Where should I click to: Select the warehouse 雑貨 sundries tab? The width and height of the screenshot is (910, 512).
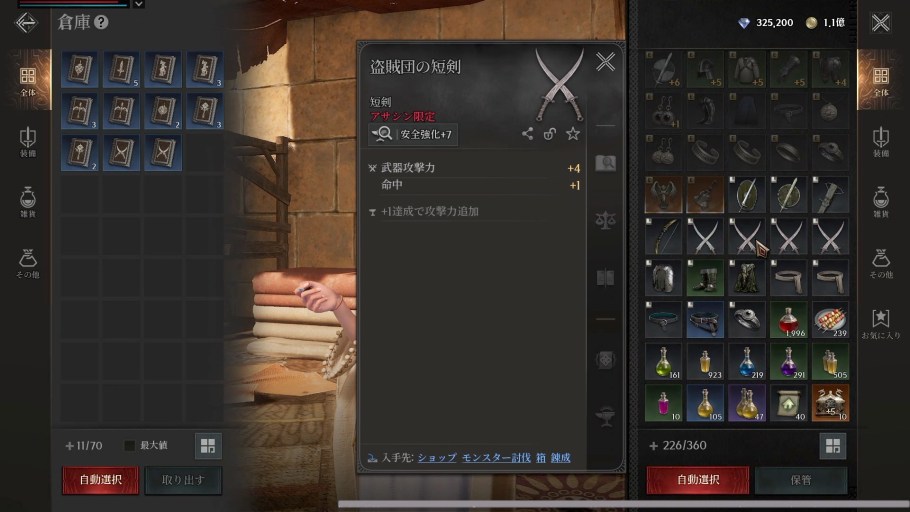pyautogui.click(x=27, y=201)
